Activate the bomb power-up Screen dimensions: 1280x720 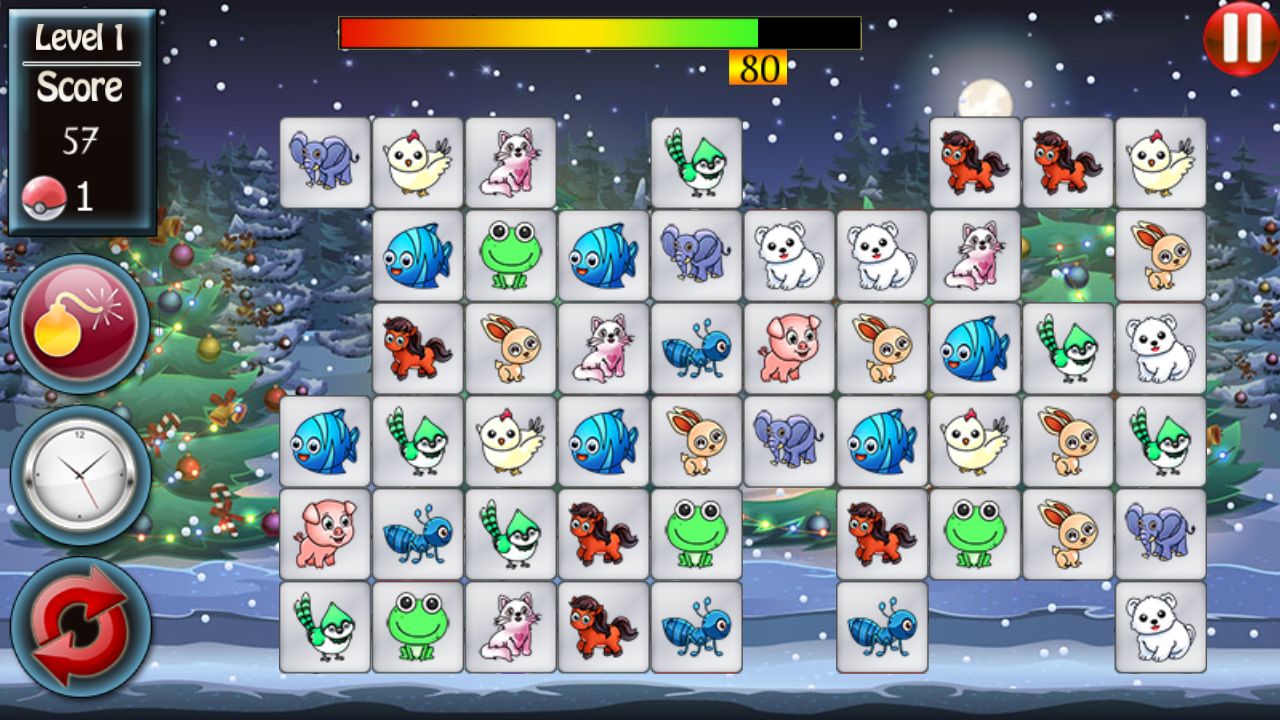(79, 324)
